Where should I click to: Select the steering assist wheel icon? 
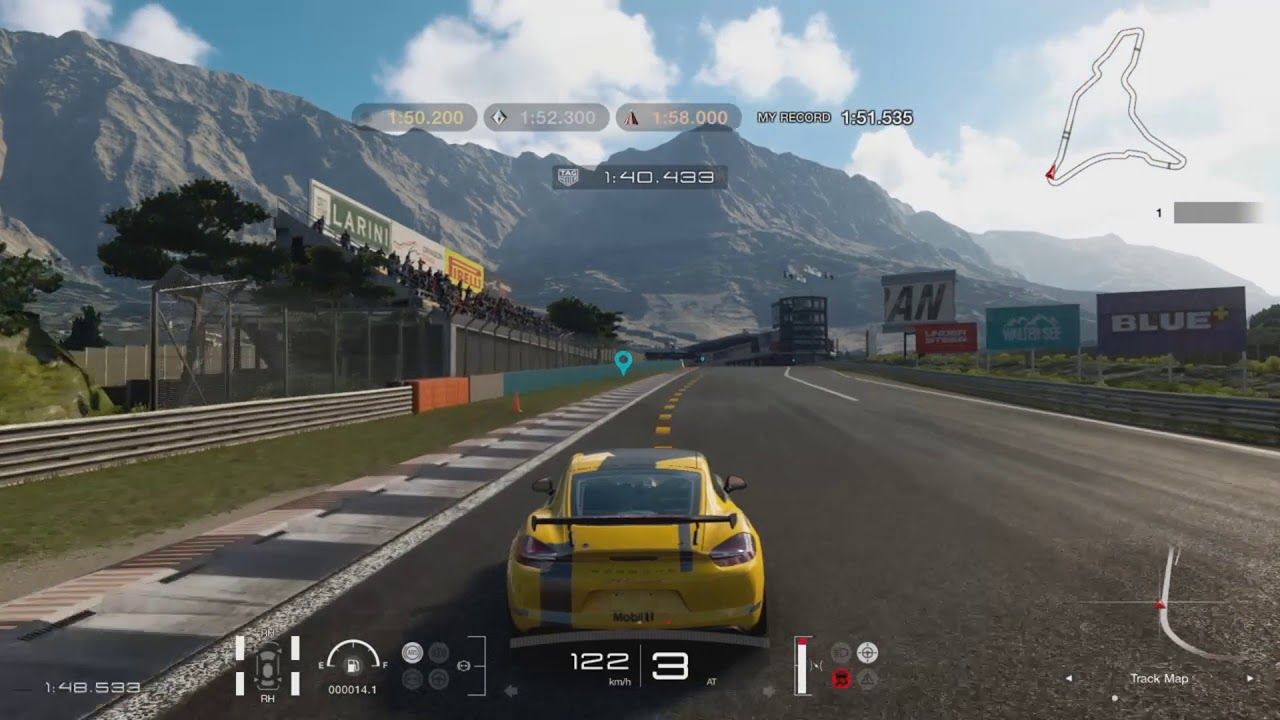(438, 680)
